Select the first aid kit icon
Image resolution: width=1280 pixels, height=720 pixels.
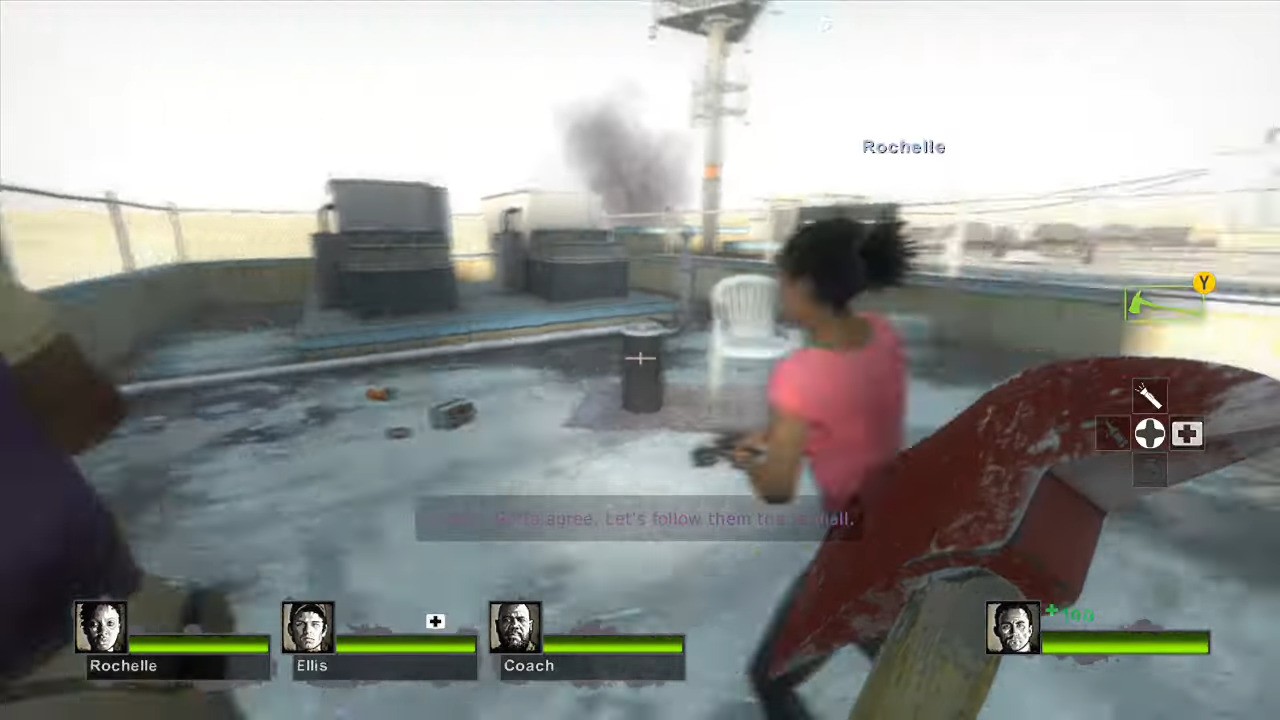coord(1187,432)
